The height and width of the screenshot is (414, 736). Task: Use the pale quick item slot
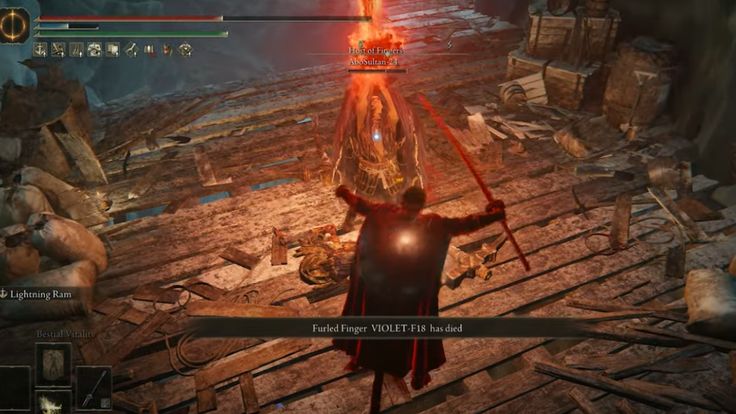click(52, 403)
